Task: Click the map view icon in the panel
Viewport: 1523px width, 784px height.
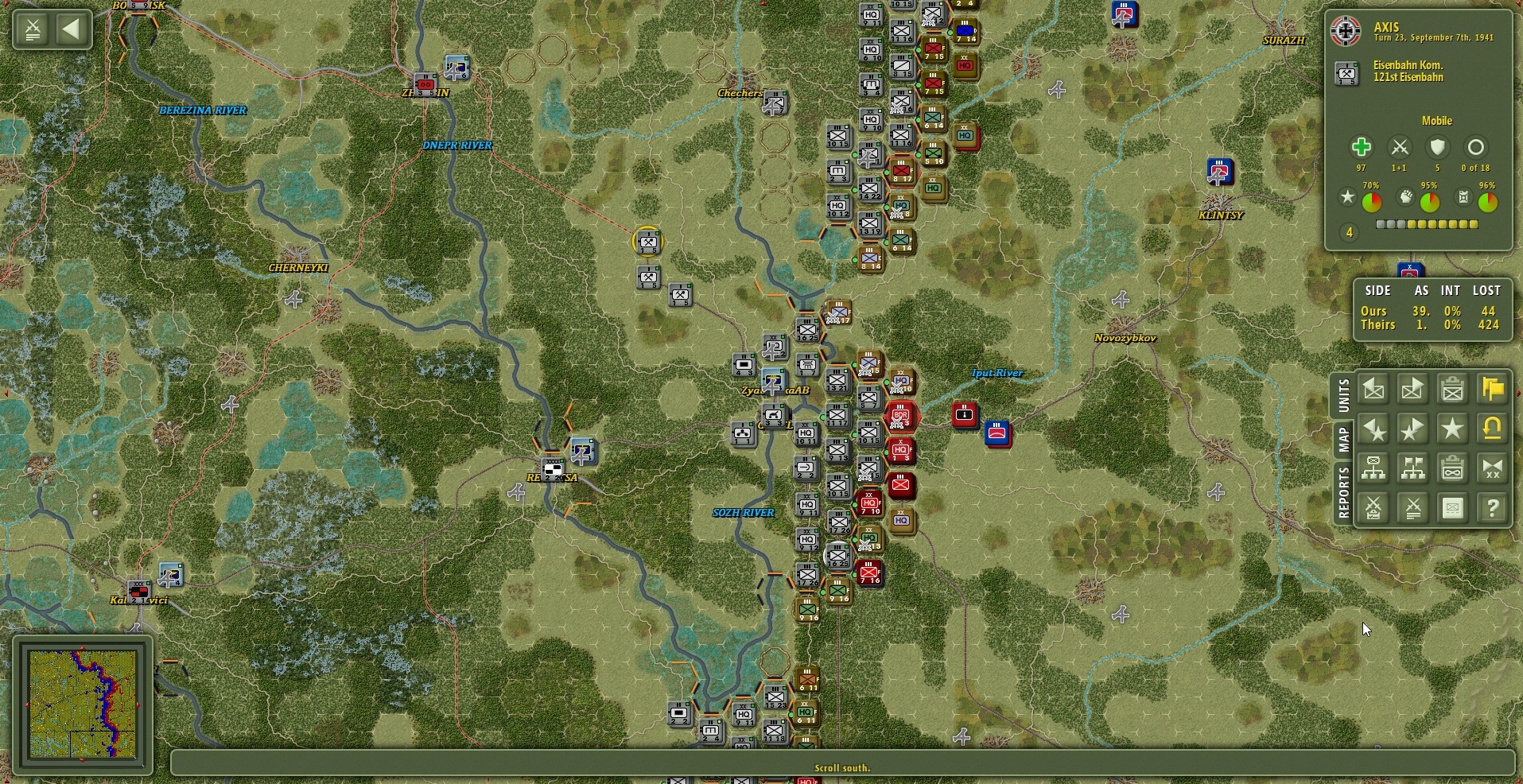Action: tap(1453, 508)
